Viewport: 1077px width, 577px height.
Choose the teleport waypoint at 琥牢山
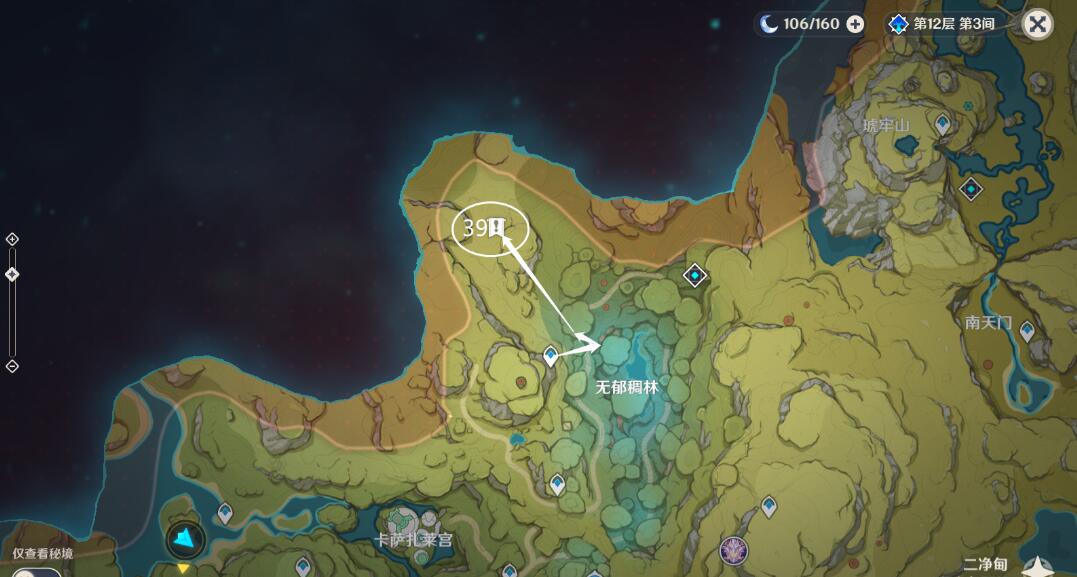coord(943,124)
